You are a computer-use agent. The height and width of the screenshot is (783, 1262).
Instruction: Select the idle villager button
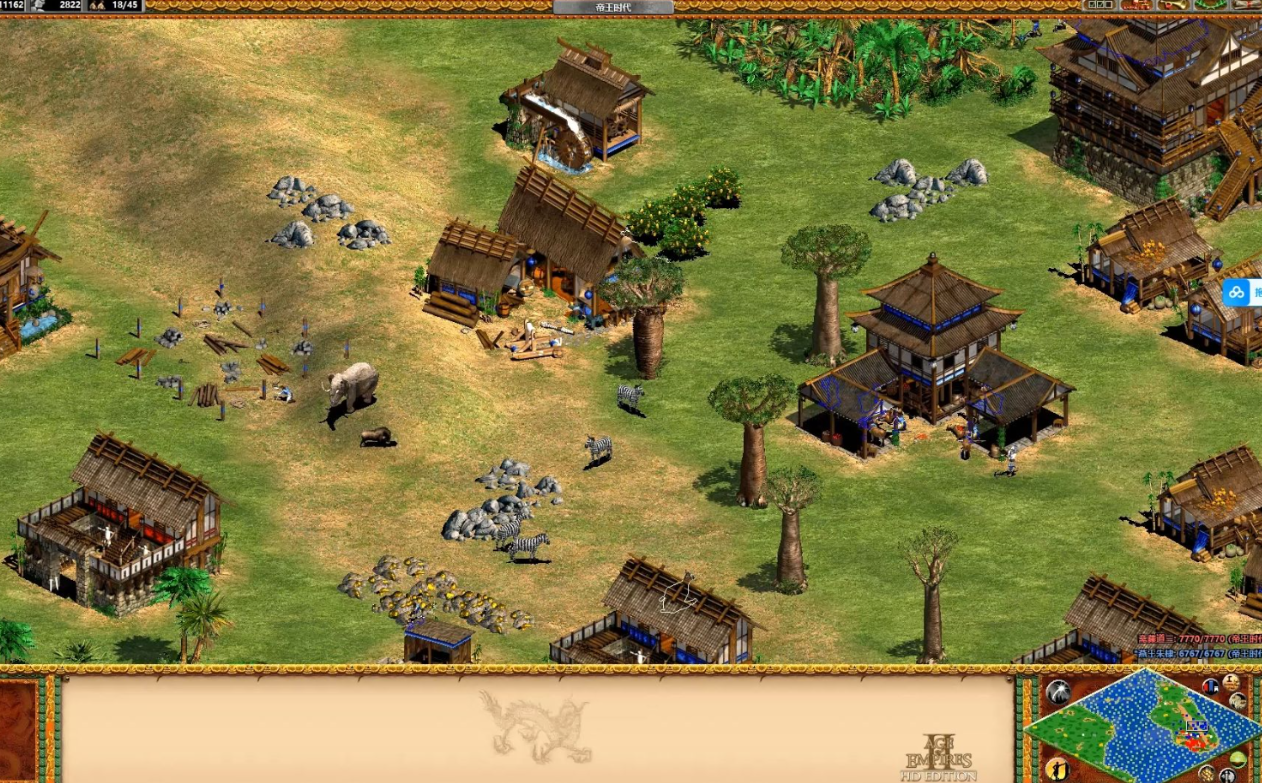point(1057,769)
